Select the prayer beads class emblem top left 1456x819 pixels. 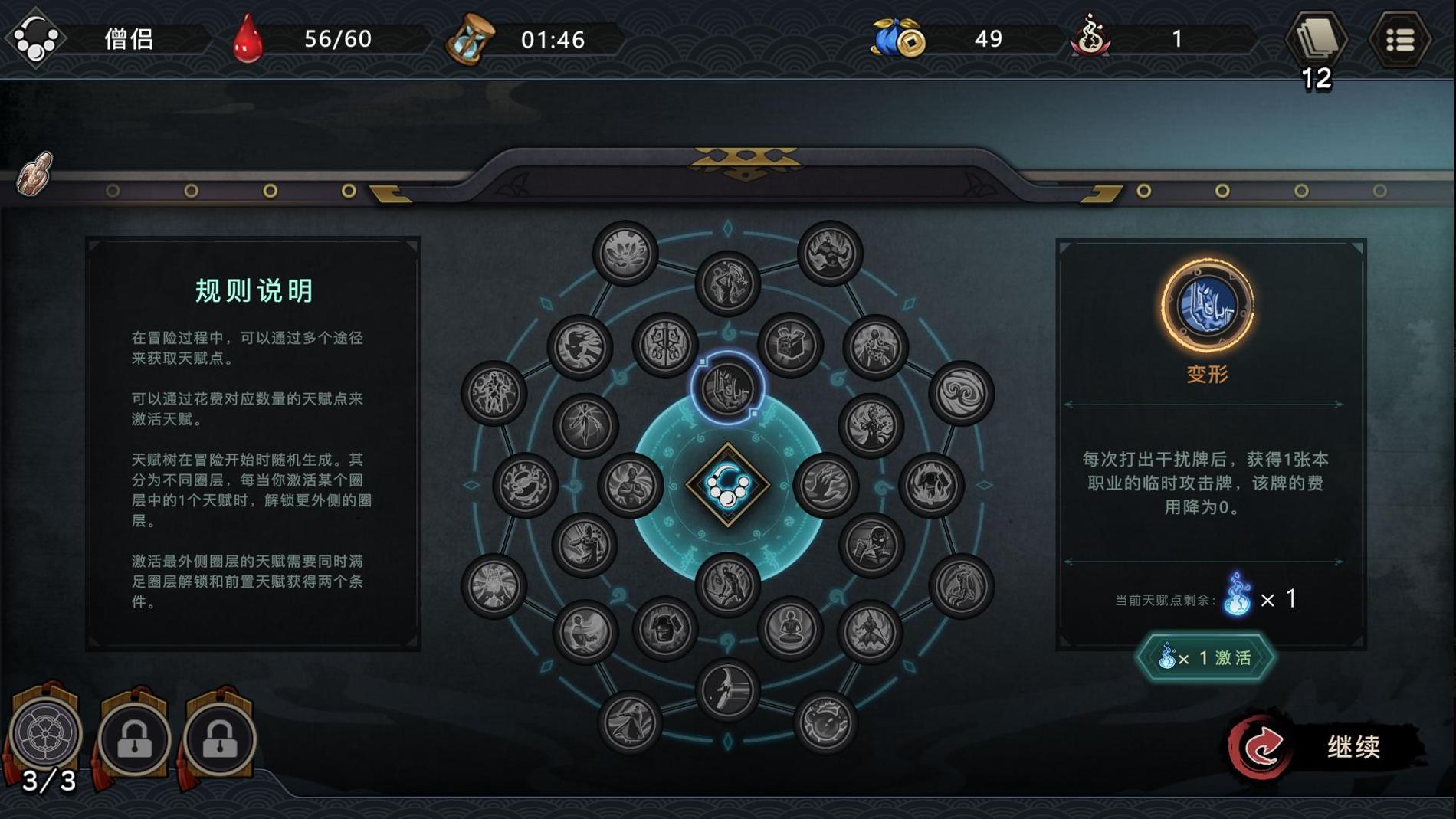[x=37, y=38]
